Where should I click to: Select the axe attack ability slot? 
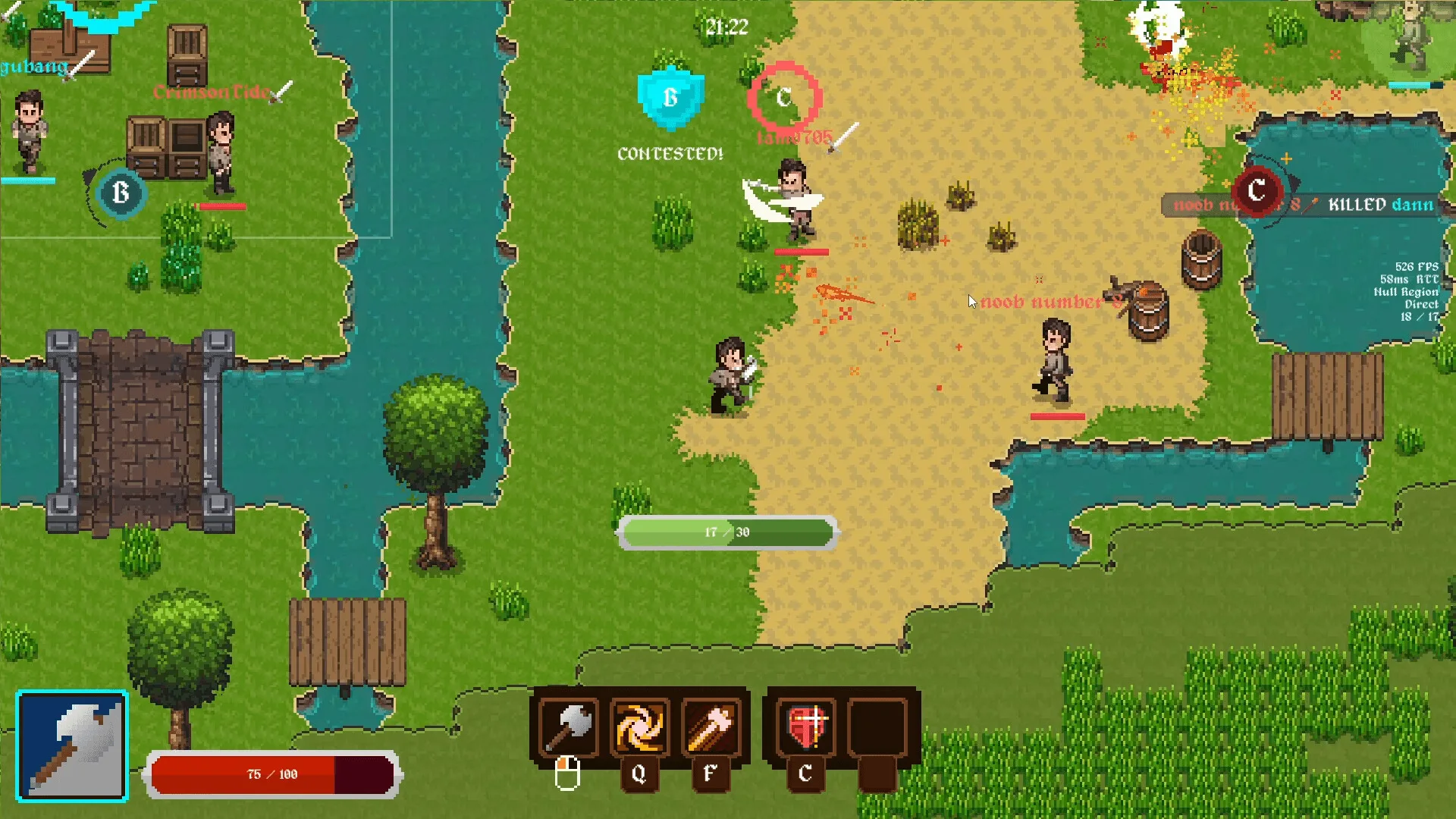click(x=569, y=726)
